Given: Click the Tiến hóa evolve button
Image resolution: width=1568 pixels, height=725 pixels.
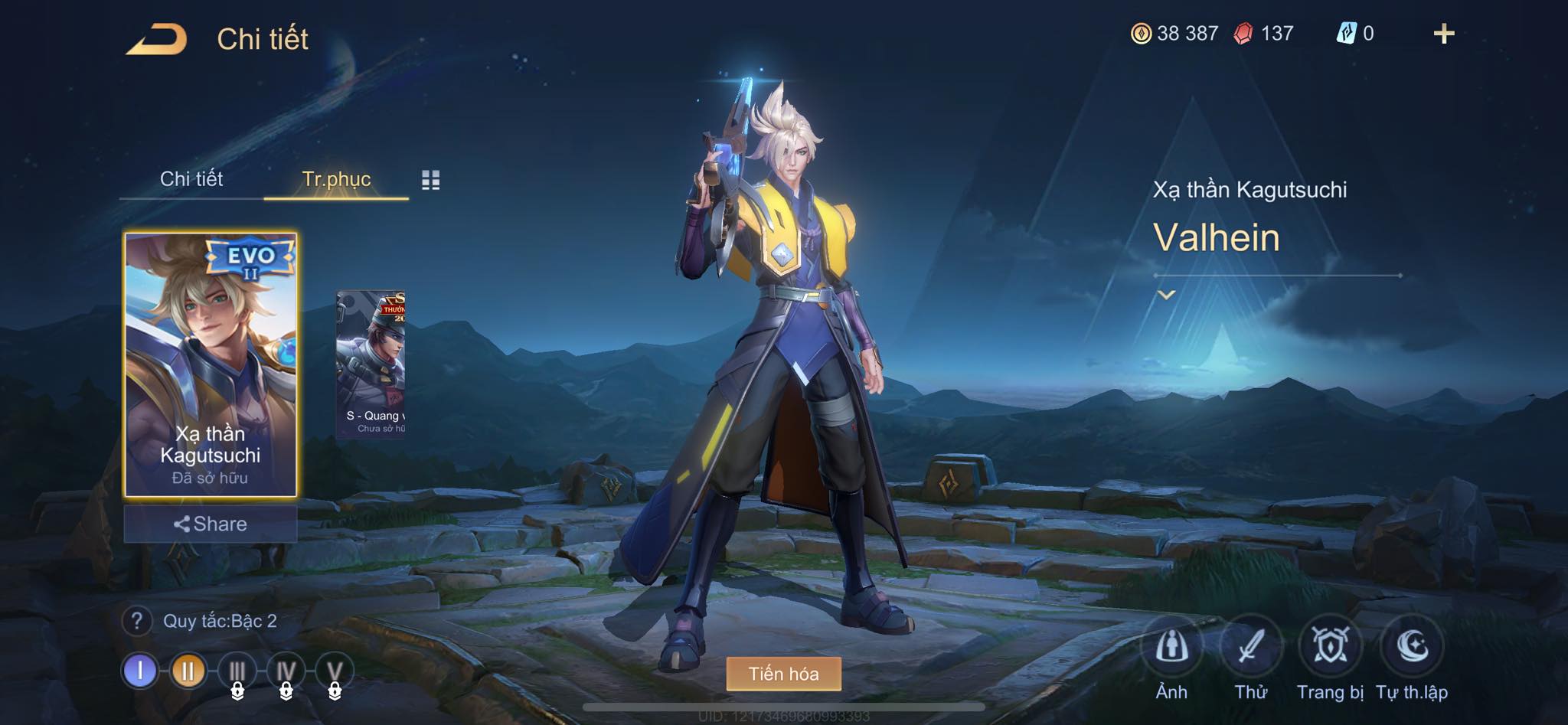Looking at the screenshot, I should point(783,674).
